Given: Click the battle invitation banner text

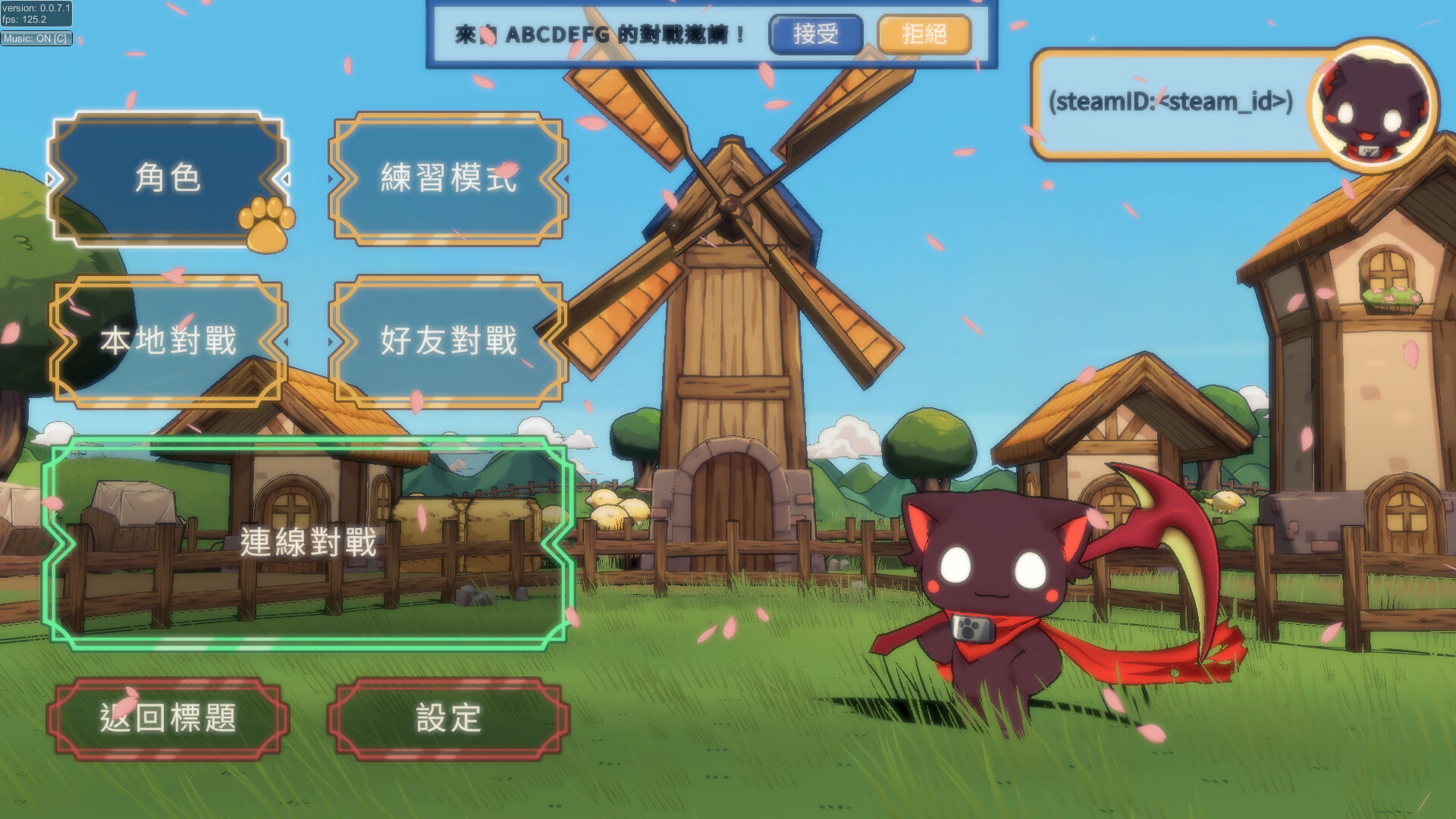Looking at the screenshot, I should click(x=599, y=32).
